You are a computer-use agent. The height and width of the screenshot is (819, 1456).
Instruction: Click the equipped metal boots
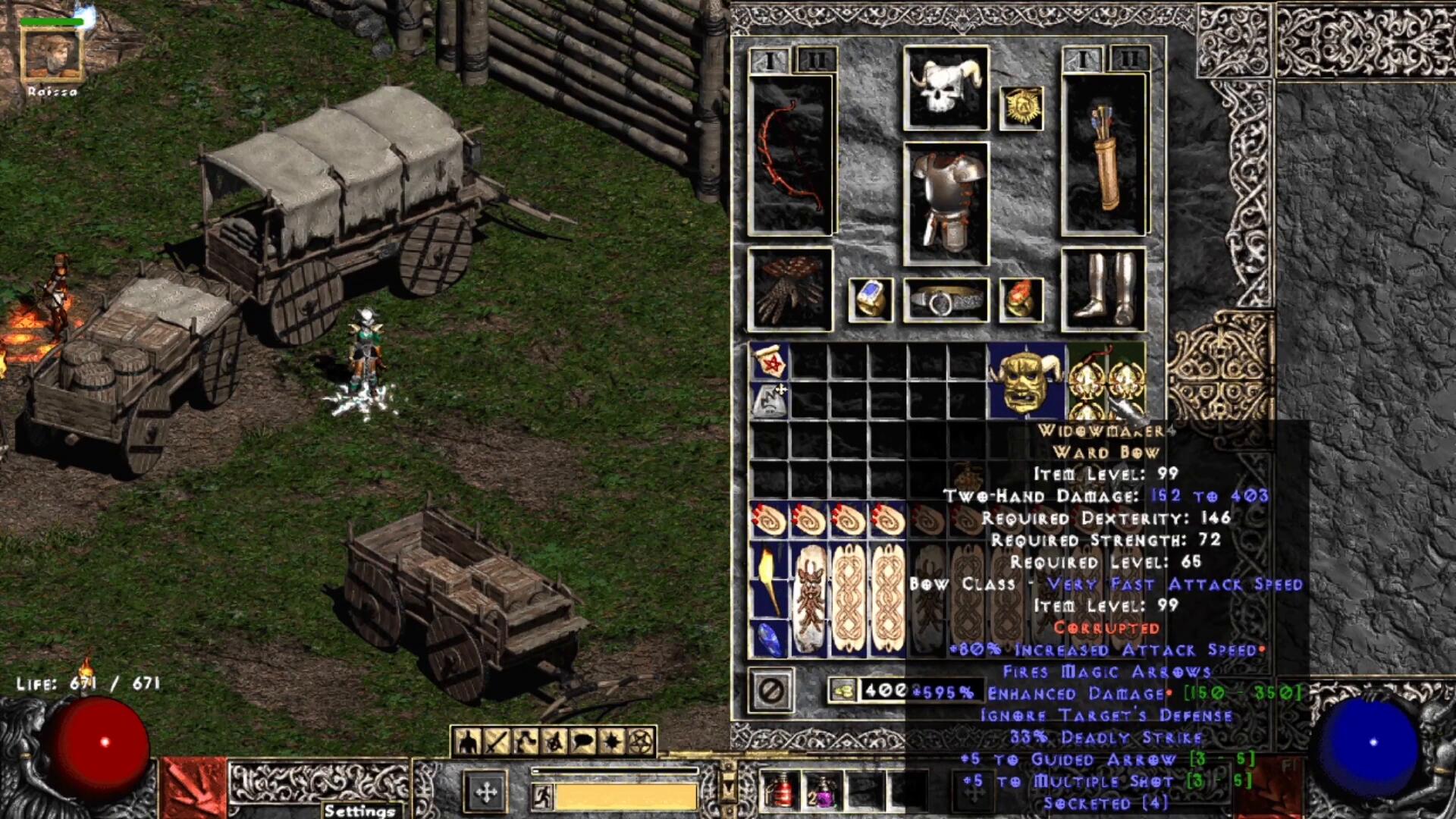[x=1103, y=290]
